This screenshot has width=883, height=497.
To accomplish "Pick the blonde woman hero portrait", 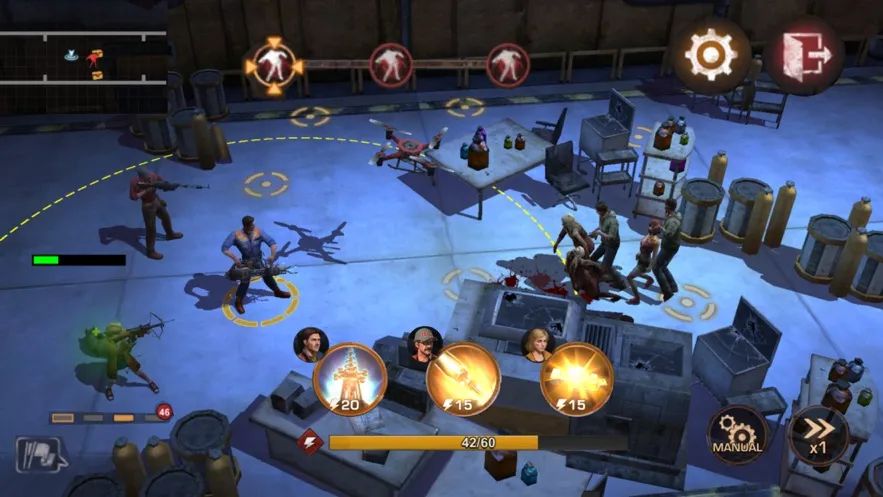I will pyautogui.click(x=539, y=344).
